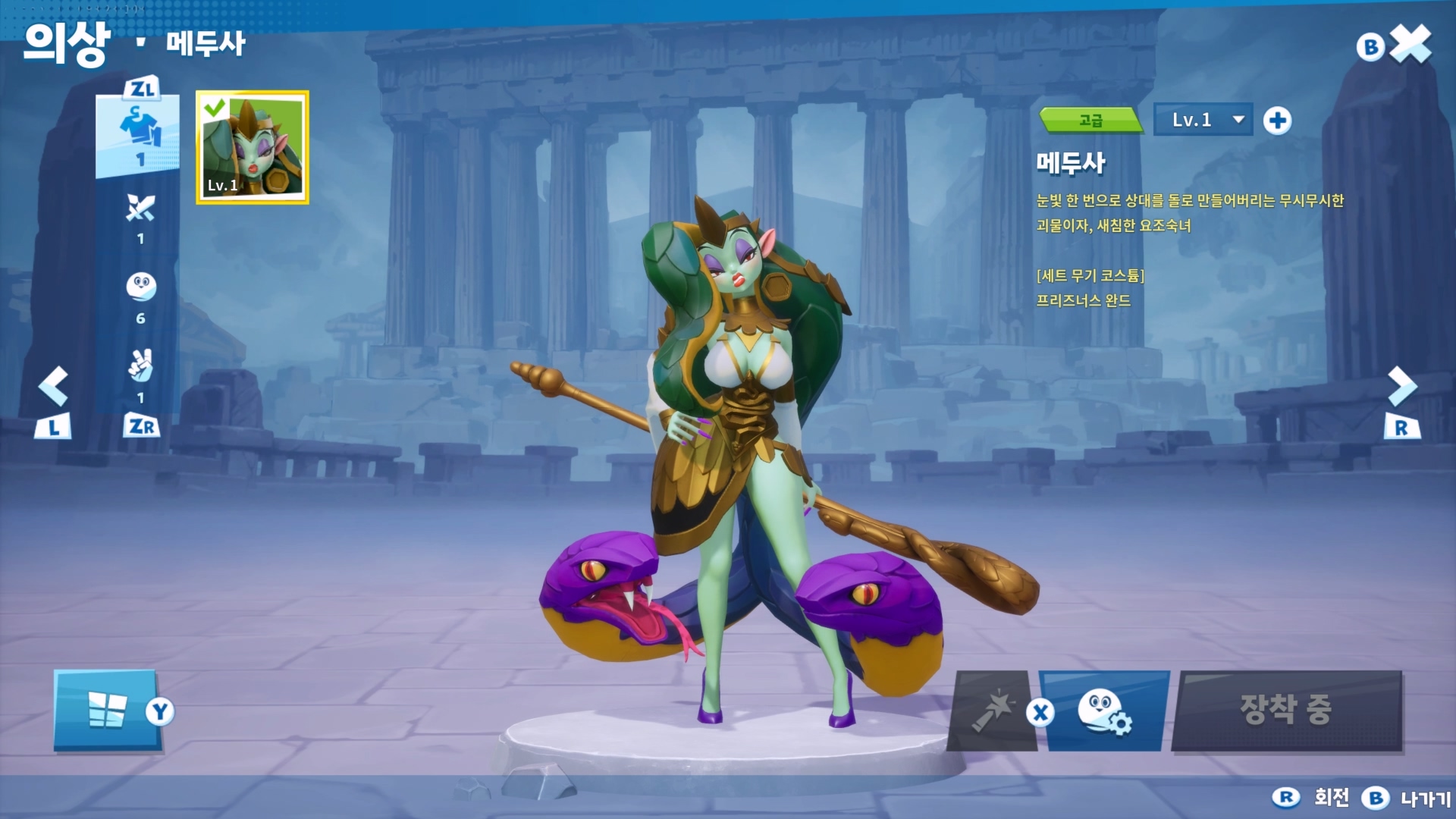Open the emoji settings gear button
Image resolution: width=1456 pixels, height=819 pixels.
click(1105, 711)
